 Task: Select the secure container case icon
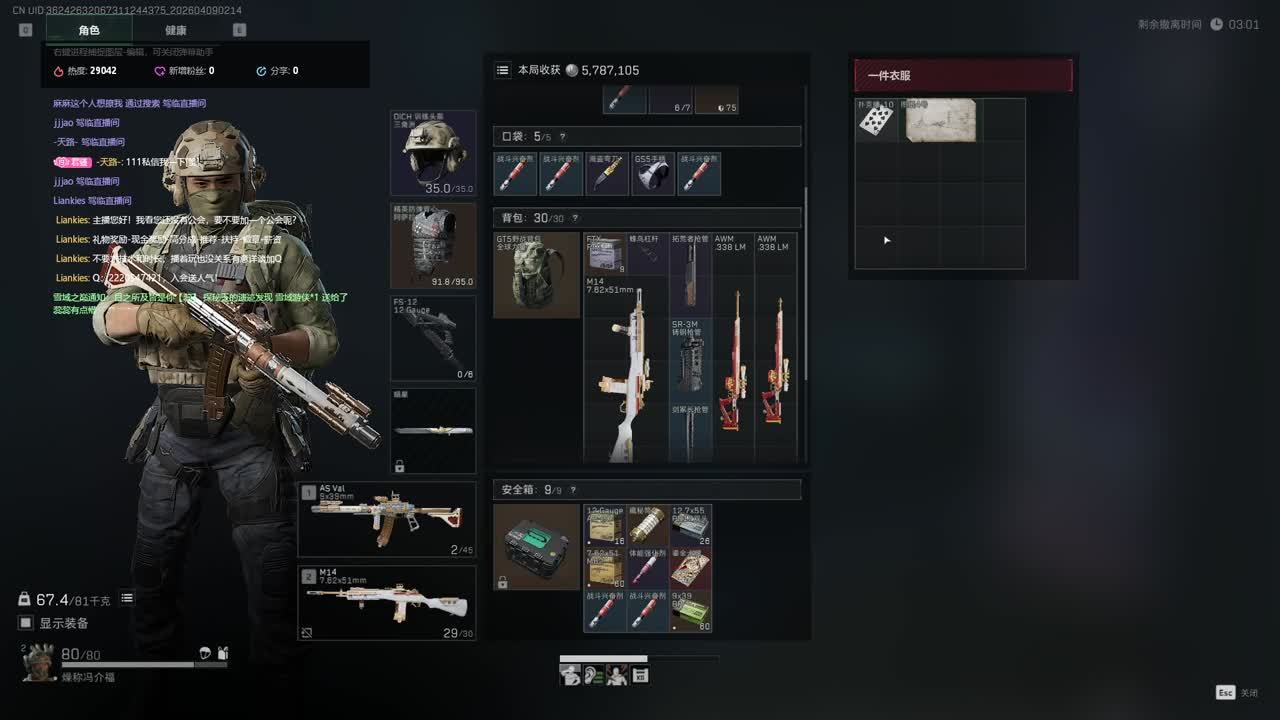coord(537,546)
